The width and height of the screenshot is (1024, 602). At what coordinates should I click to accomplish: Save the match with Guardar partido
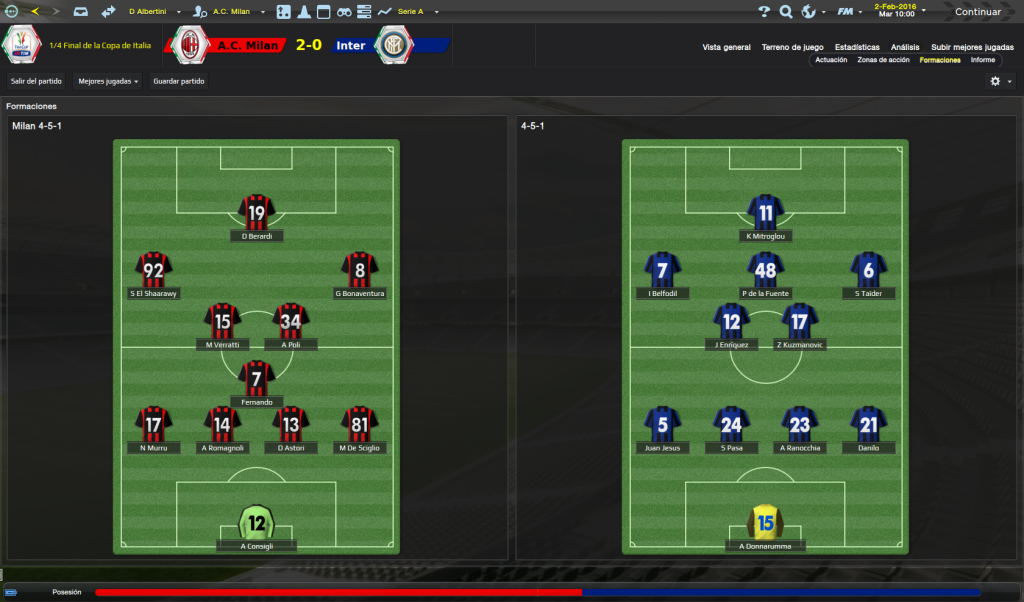pos(179,81)
